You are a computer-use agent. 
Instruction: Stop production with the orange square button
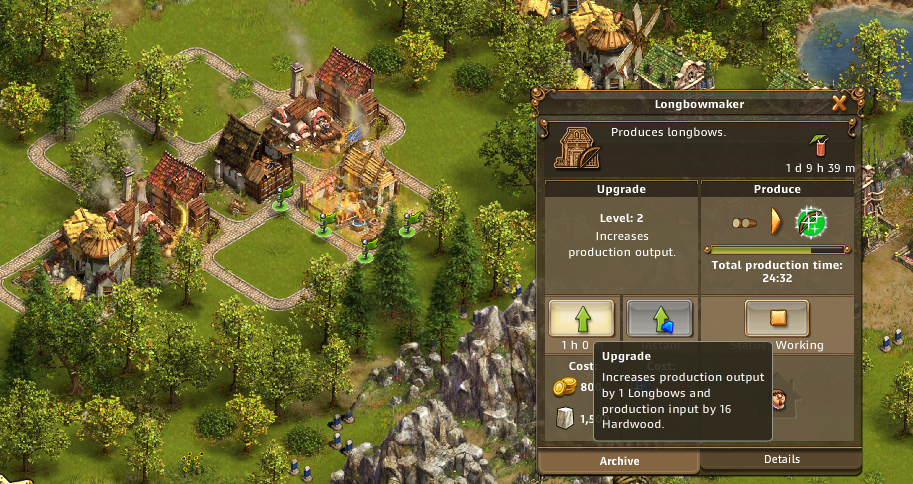(776, 319)
